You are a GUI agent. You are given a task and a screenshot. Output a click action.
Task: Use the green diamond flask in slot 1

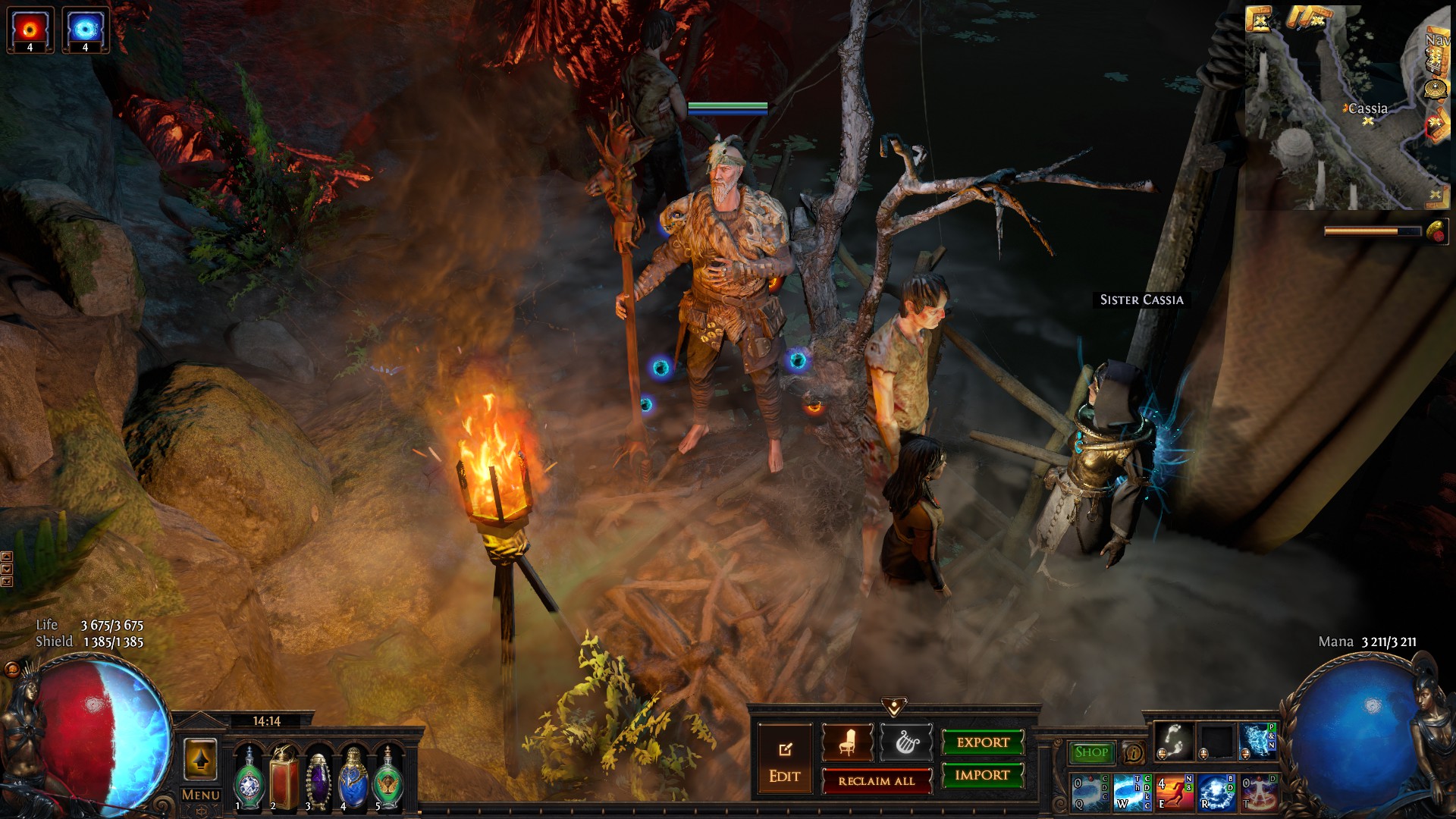tap(249, 777)
